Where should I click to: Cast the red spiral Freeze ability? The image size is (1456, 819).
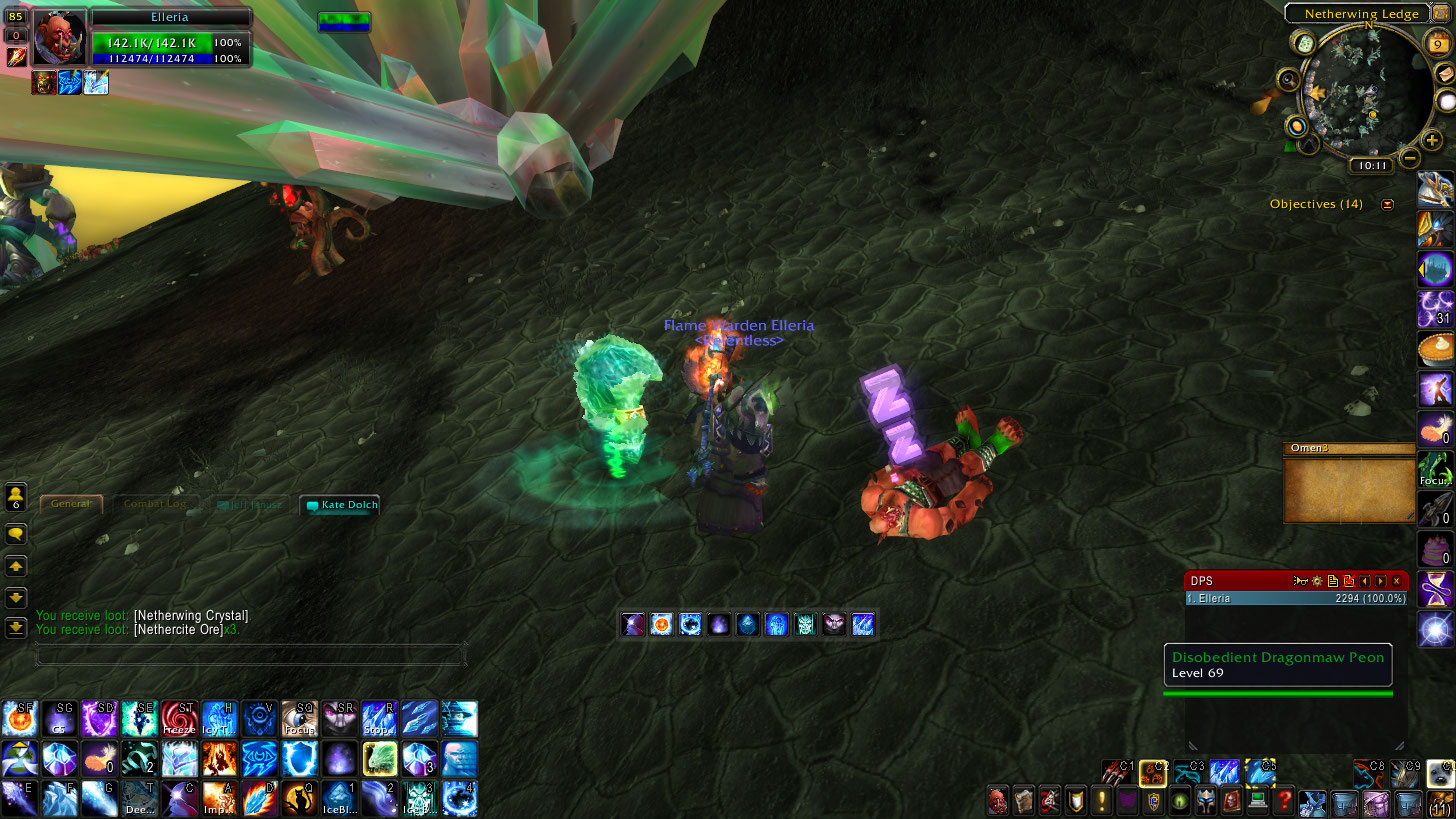click(x=179, y=719)
